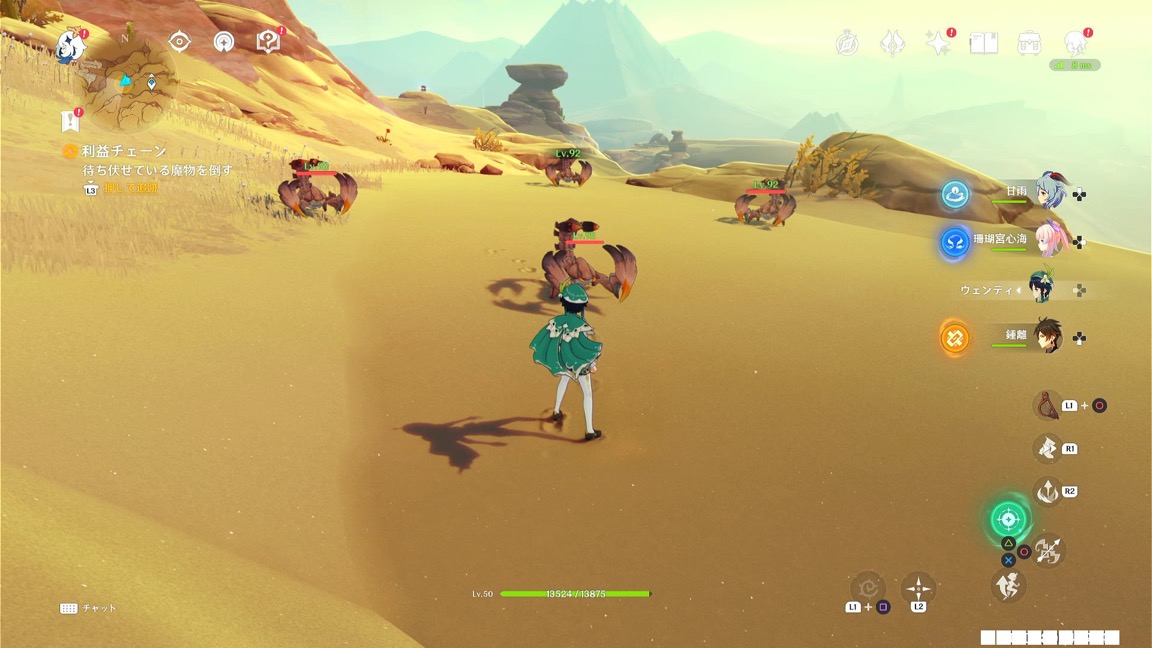Activate the glowing green Elemental Burst
Viewport: 1152px width, 648px height.
click(x=1009, y=519)
